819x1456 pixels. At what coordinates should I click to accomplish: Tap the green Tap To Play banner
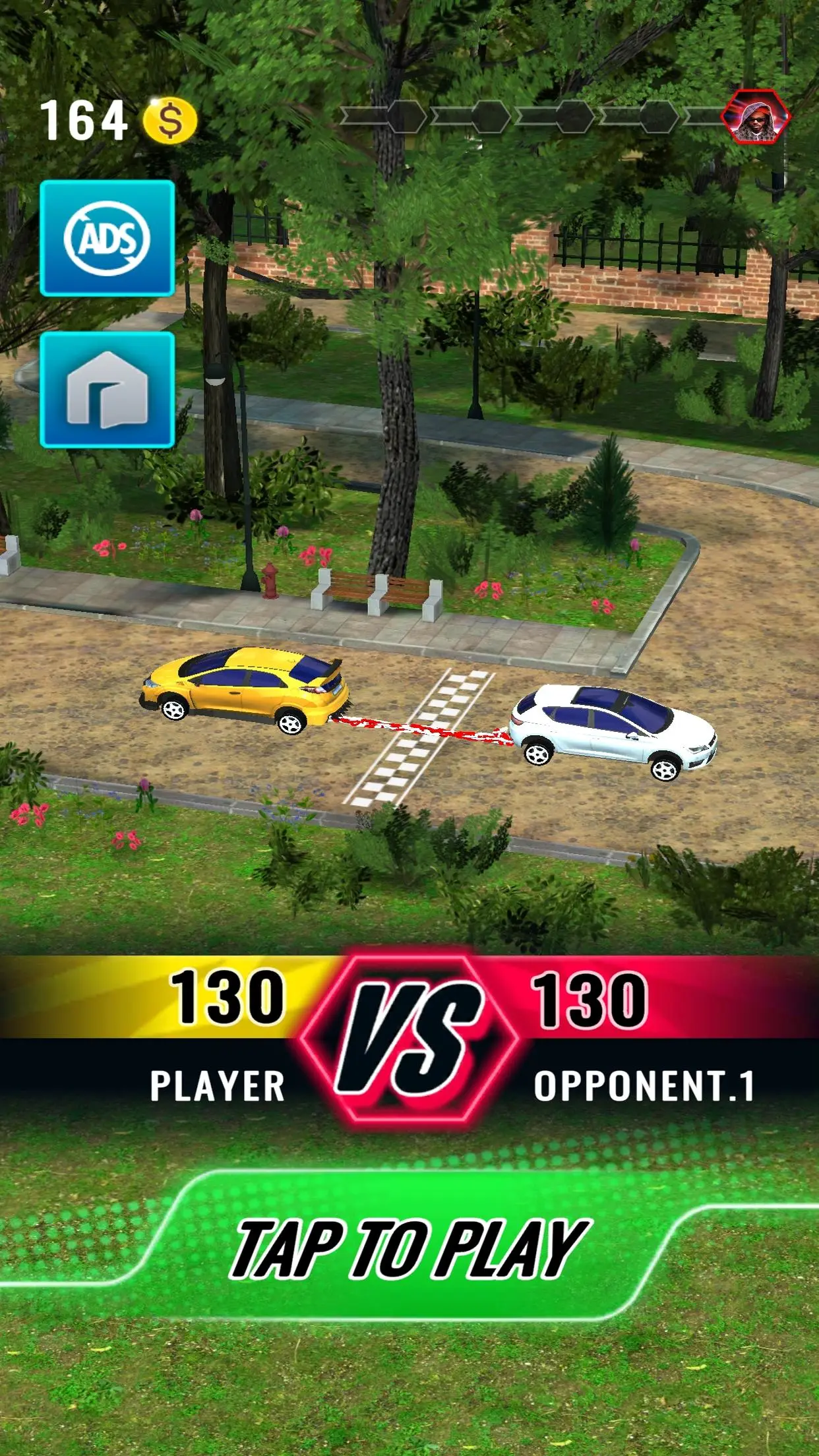click(409, 1248)
